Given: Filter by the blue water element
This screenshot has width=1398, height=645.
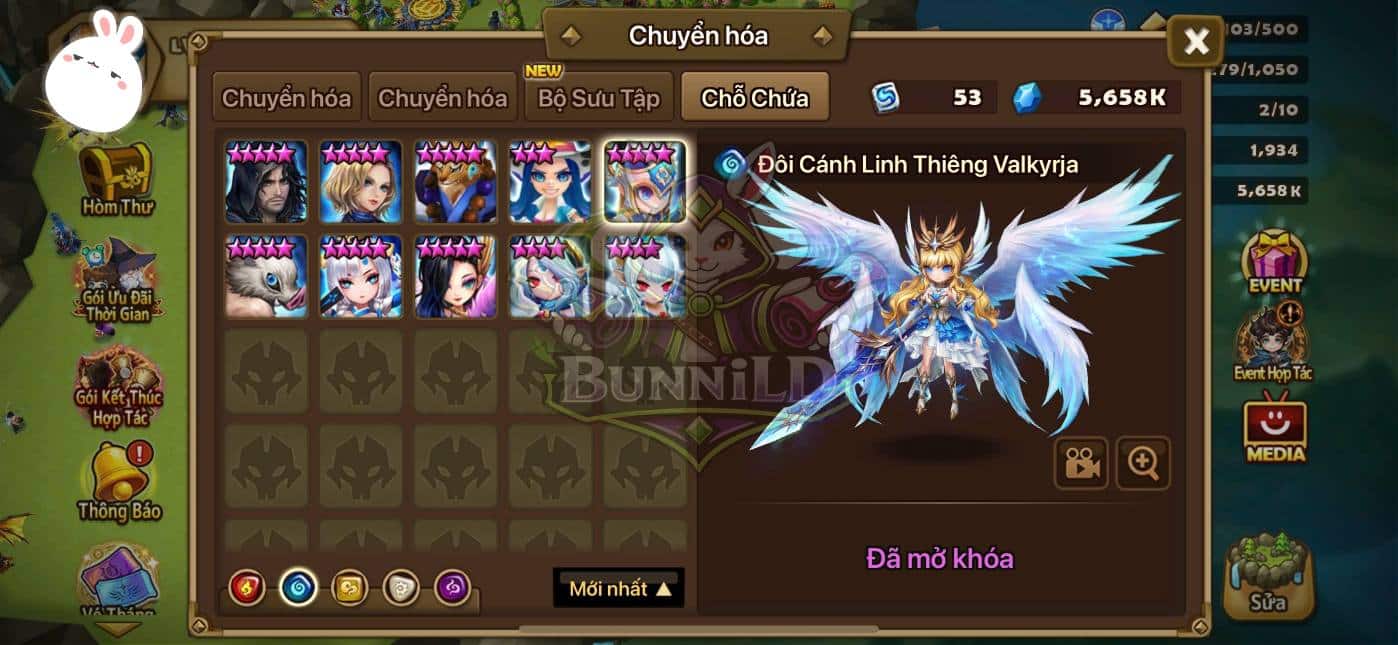Looking at the screenshot, I should tap(298, 587).
